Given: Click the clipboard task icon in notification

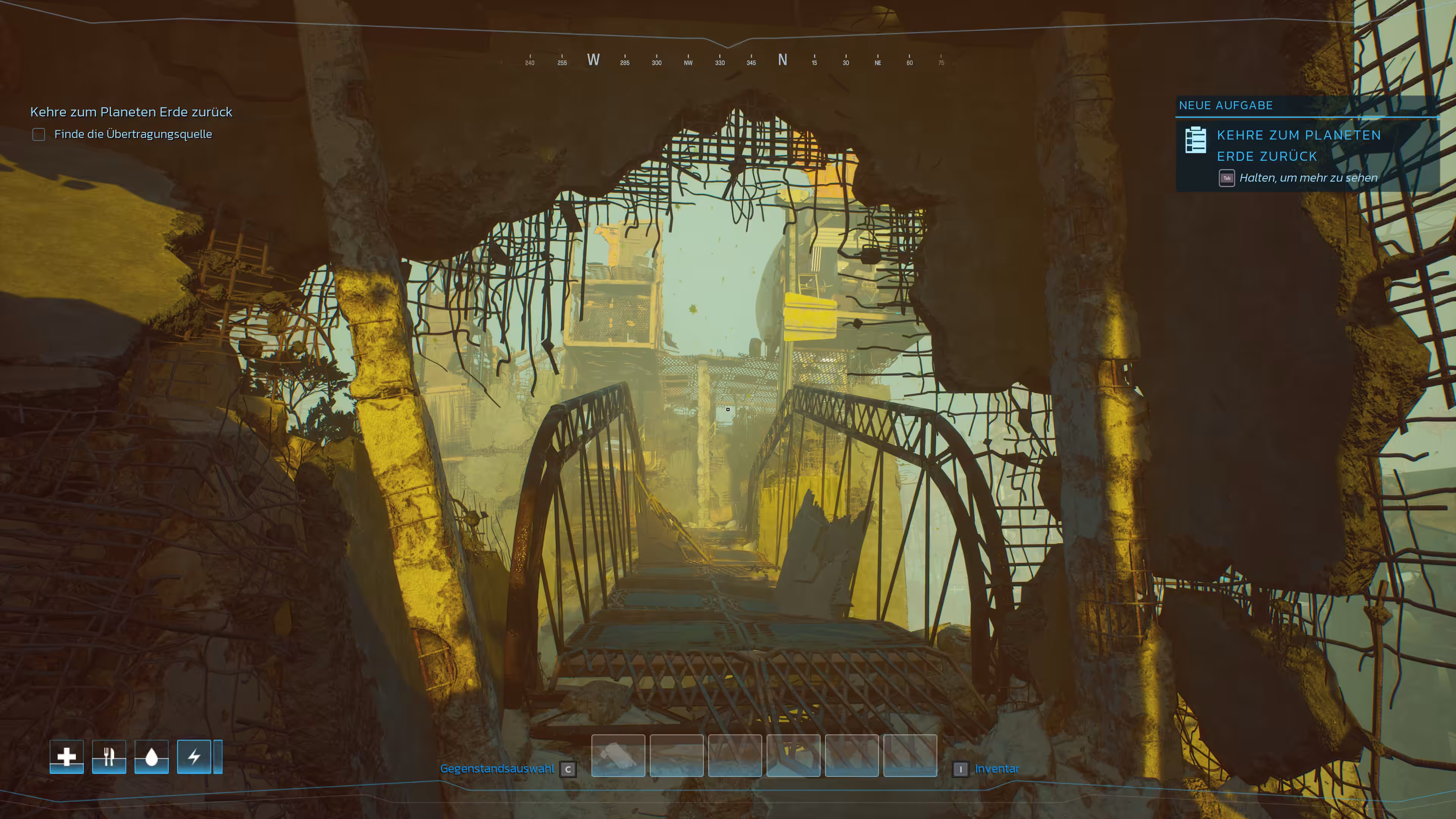Looking at the screenshot, I should 1196,140.
